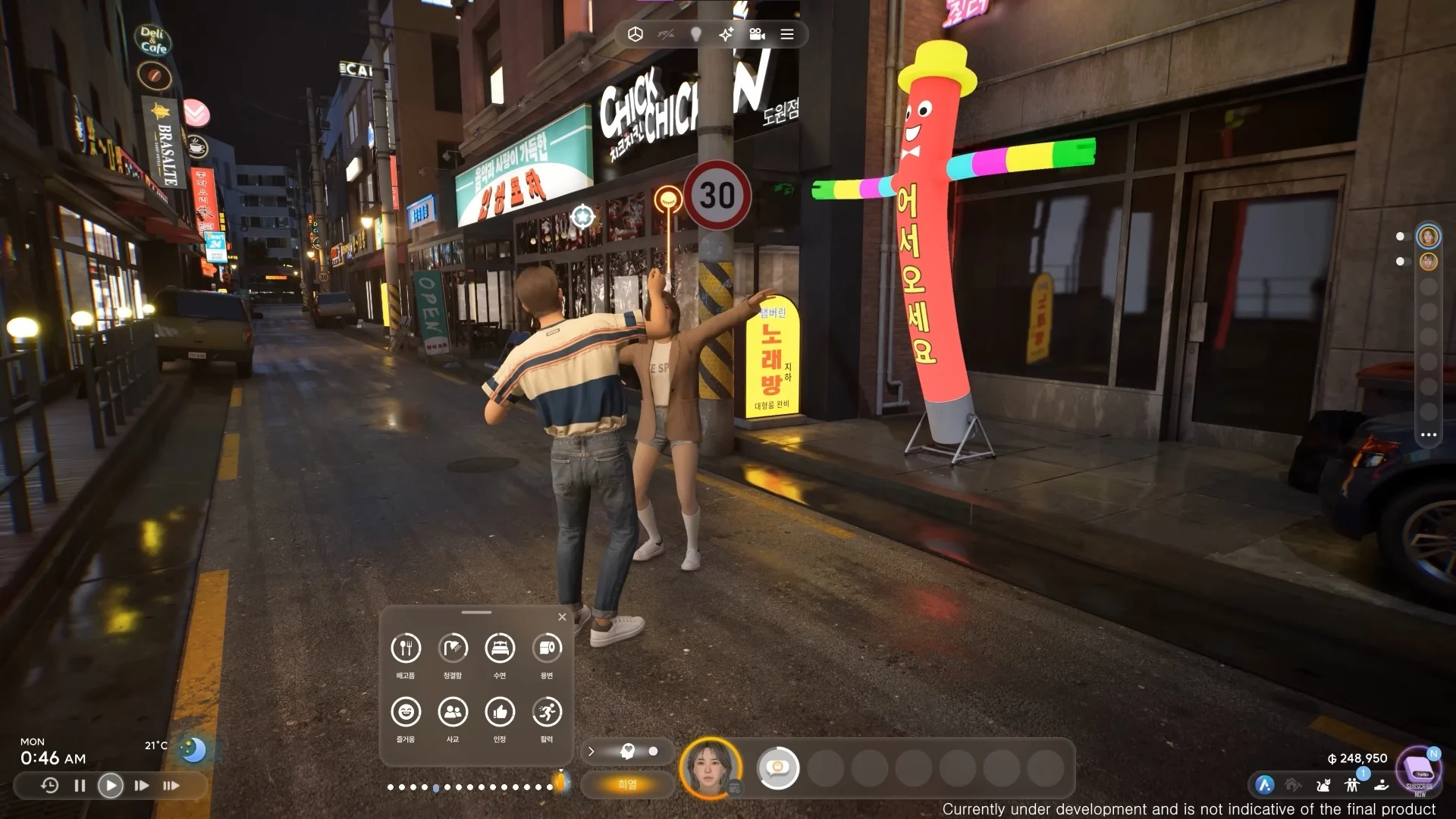Check the hygiene (청결함) shower icon
The width and height of the screenshot is (1456, 819).
pyautogui.click(x=453, y=648)
